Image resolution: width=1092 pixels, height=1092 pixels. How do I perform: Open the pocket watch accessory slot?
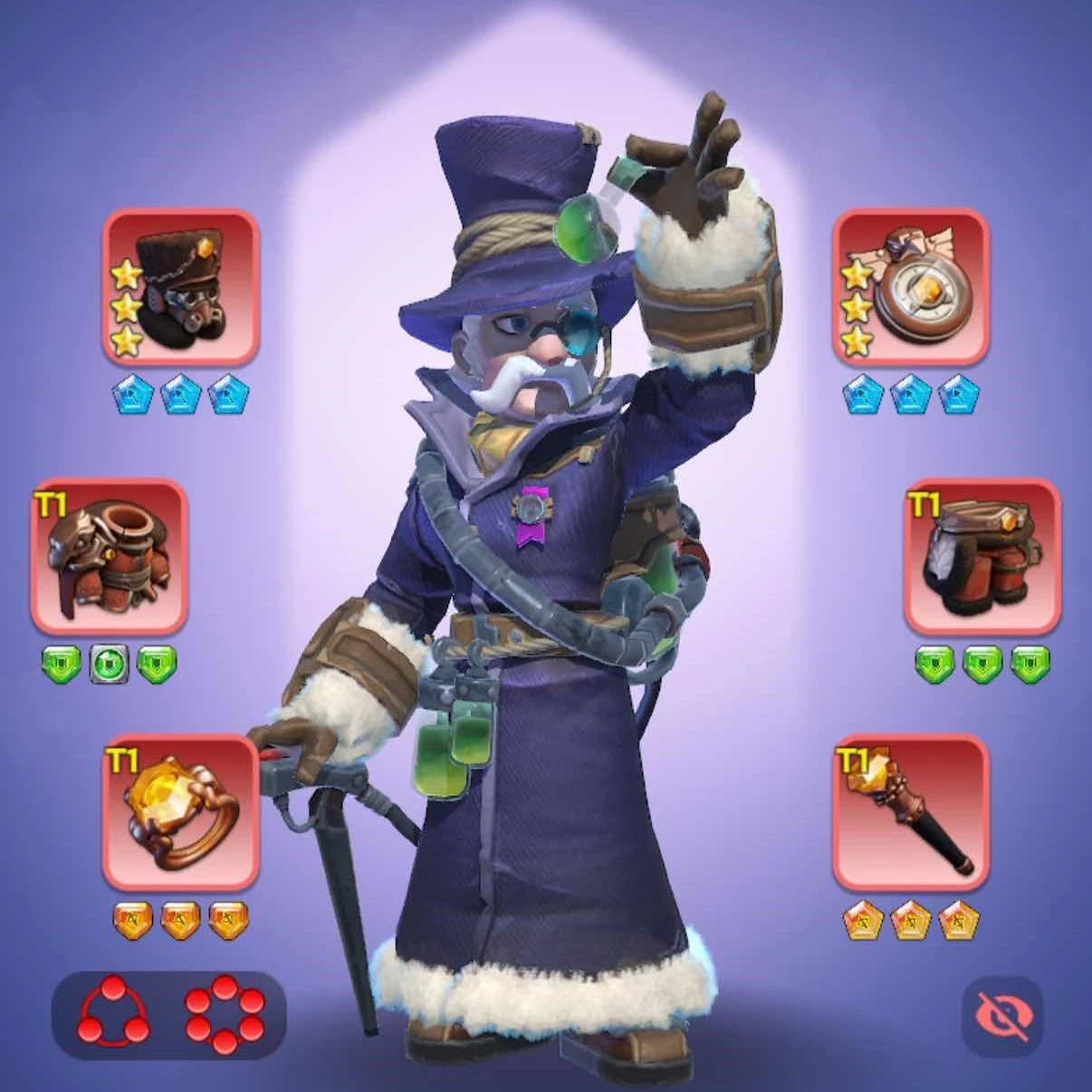[910, 287]
